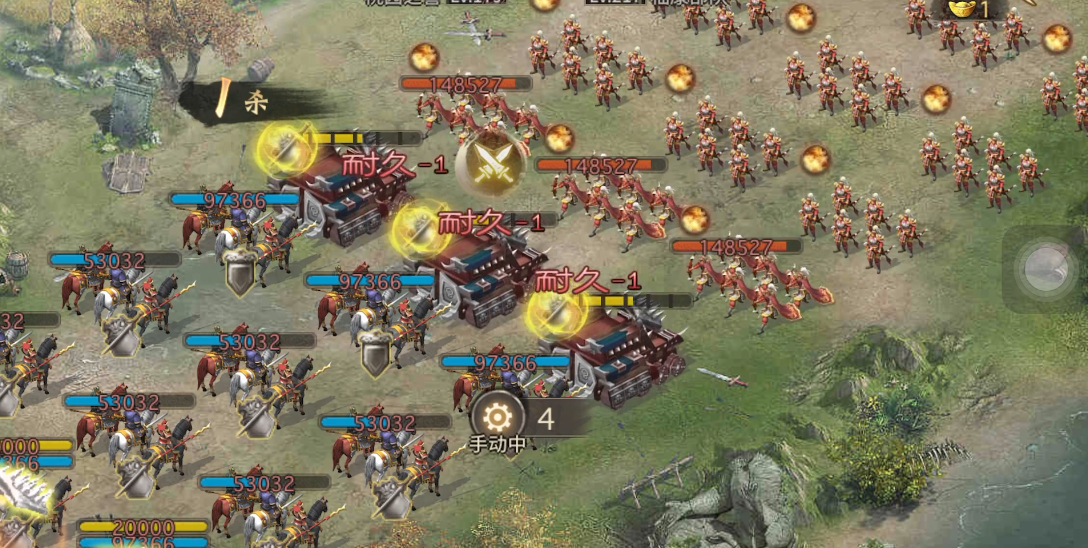The height and width of the screenshot is (548, 1088).
Task: Tap the crossed swords battle icon
Action: [491, 163]
